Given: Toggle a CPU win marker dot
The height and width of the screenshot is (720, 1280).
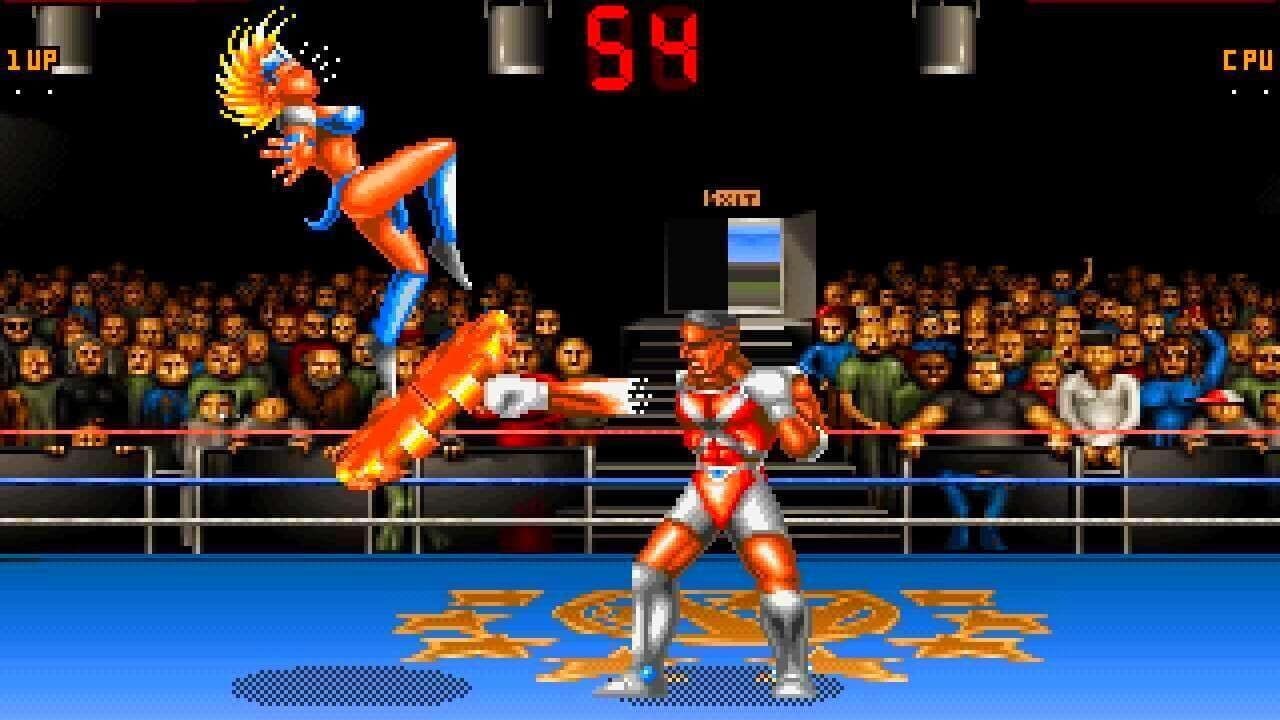Looking at the screenshot, I should pos(1234,92).
